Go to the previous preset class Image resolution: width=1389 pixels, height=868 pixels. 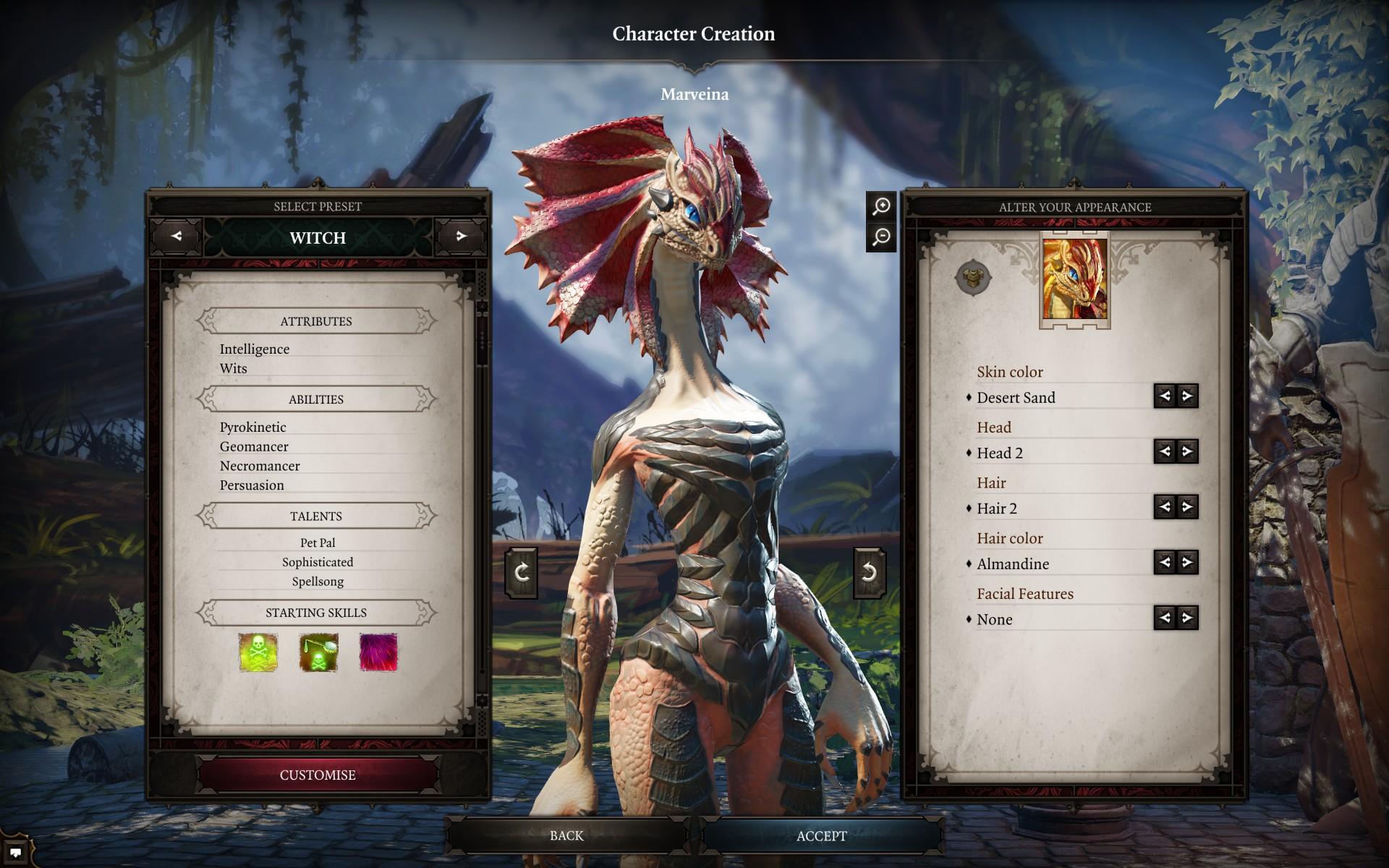click(177, 237)
